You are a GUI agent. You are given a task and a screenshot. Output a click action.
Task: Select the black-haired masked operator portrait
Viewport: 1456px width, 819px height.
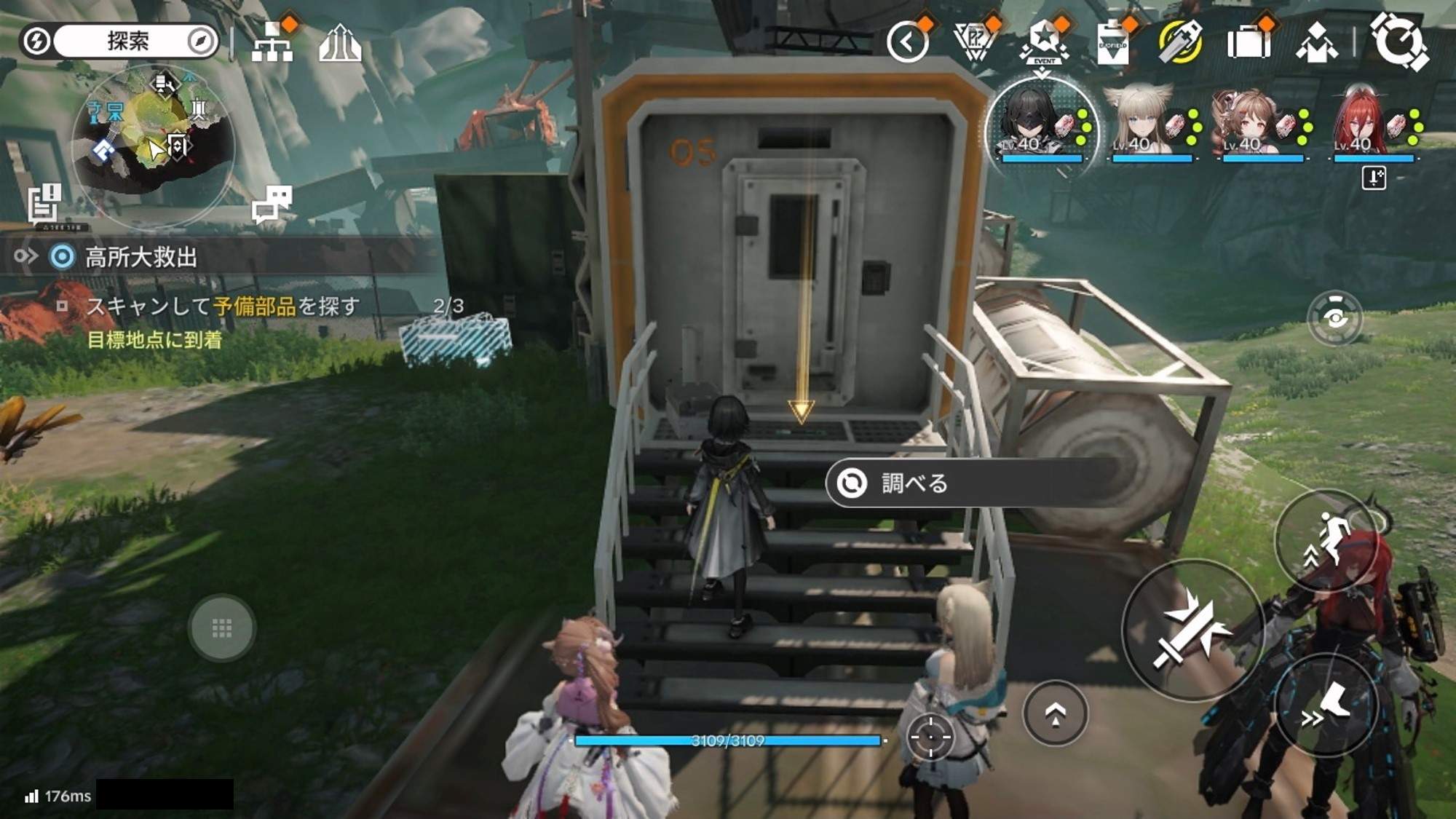tap(1041, 124)
